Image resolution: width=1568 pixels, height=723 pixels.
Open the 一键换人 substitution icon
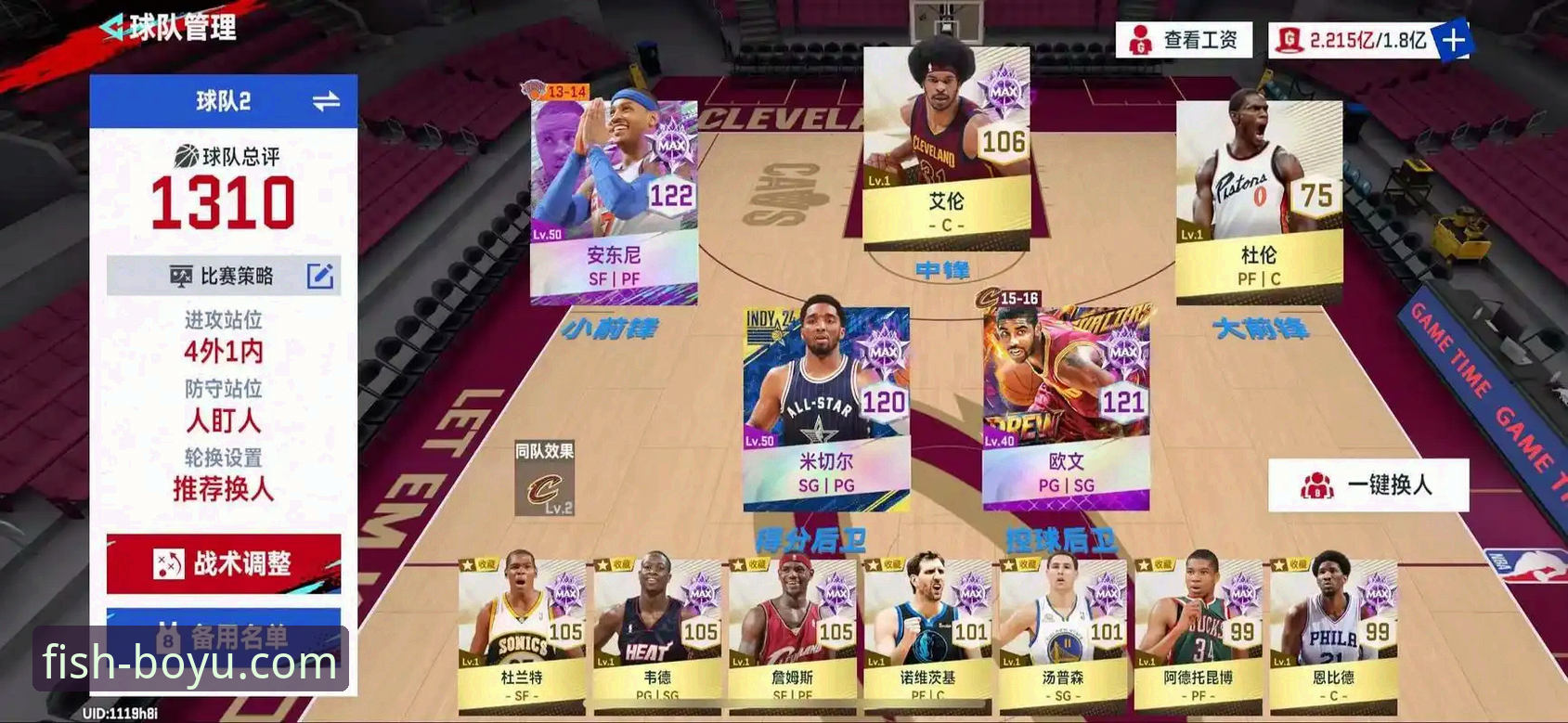click(x=1318, y=484)
